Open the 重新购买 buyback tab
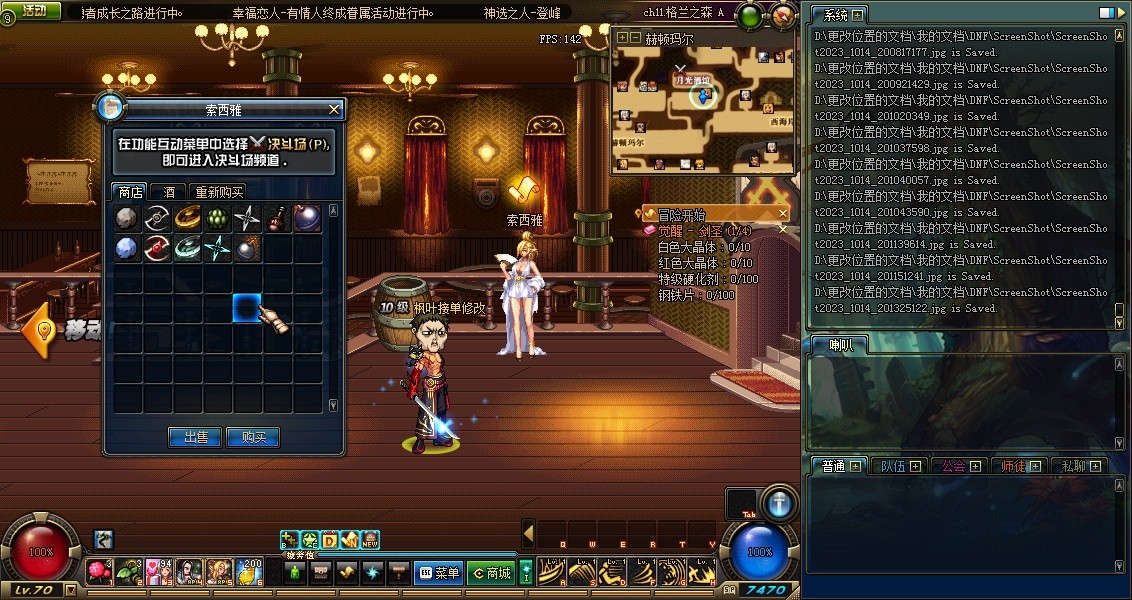Image resolution: width=1132 pixels, height=600 pixels. [x=220, y=192]
